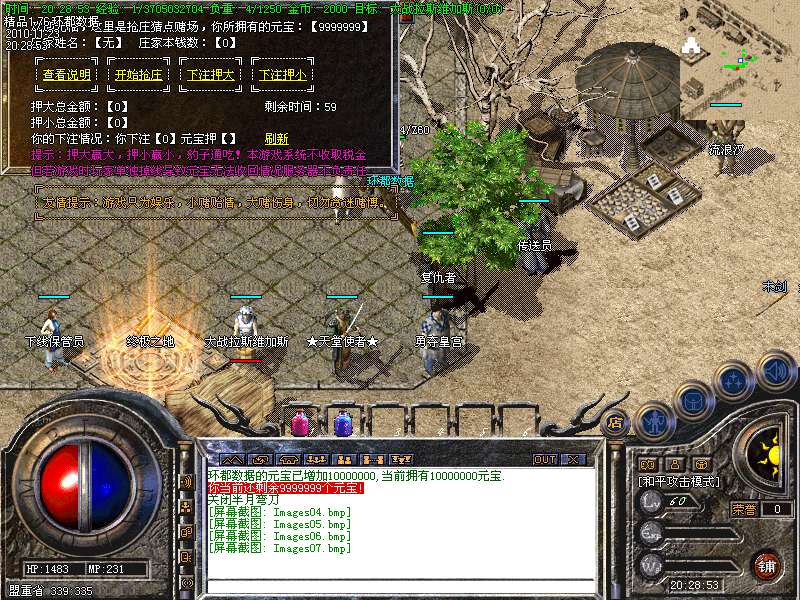Viewport: 800px width, 600px height.
Task: Toggle the speaker sound orb
Action: pyautogui.click(x=776, y=372)
